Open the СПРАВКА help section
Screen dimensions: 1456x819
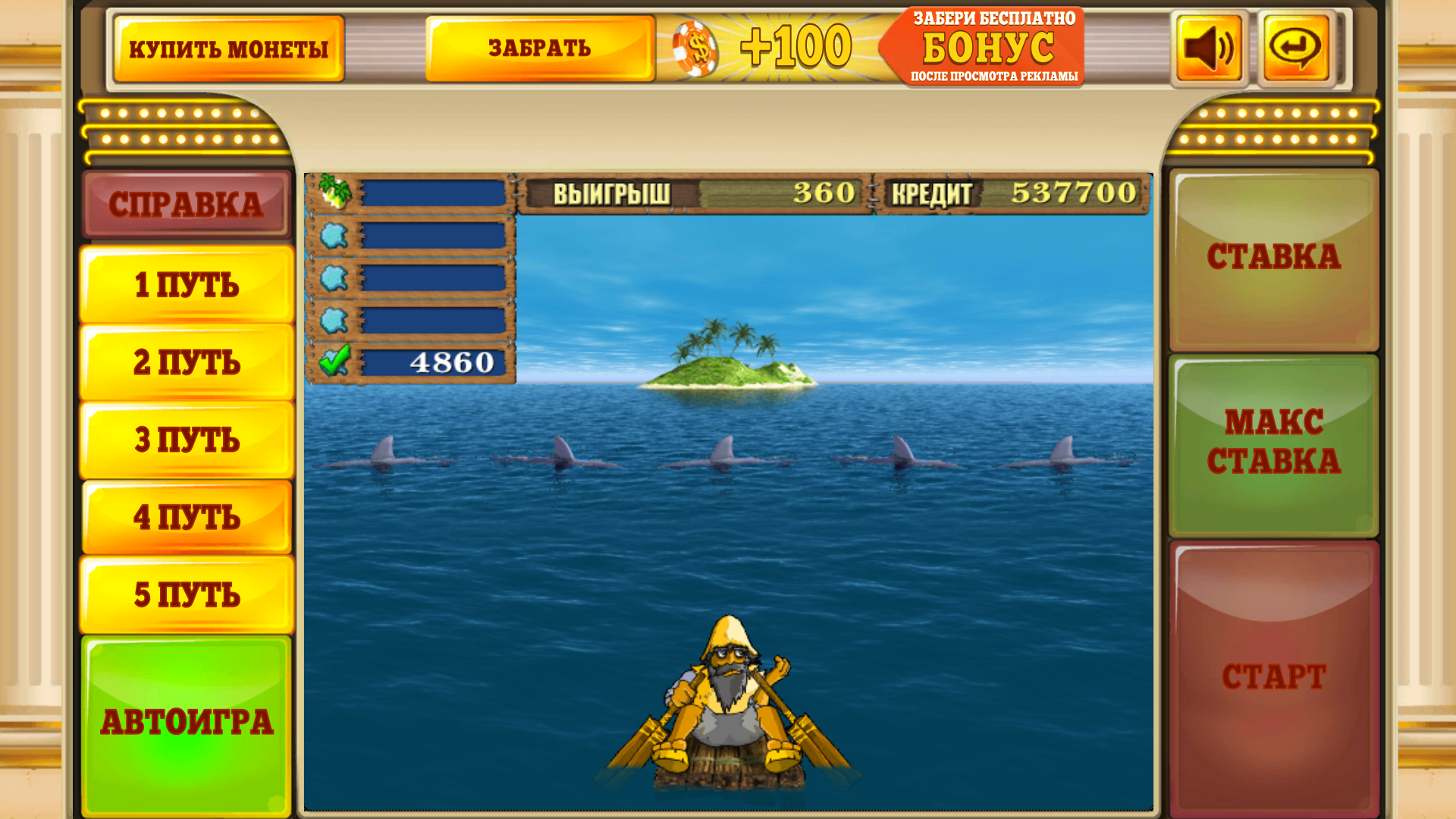pyautogui.click(x=187, y=202)
